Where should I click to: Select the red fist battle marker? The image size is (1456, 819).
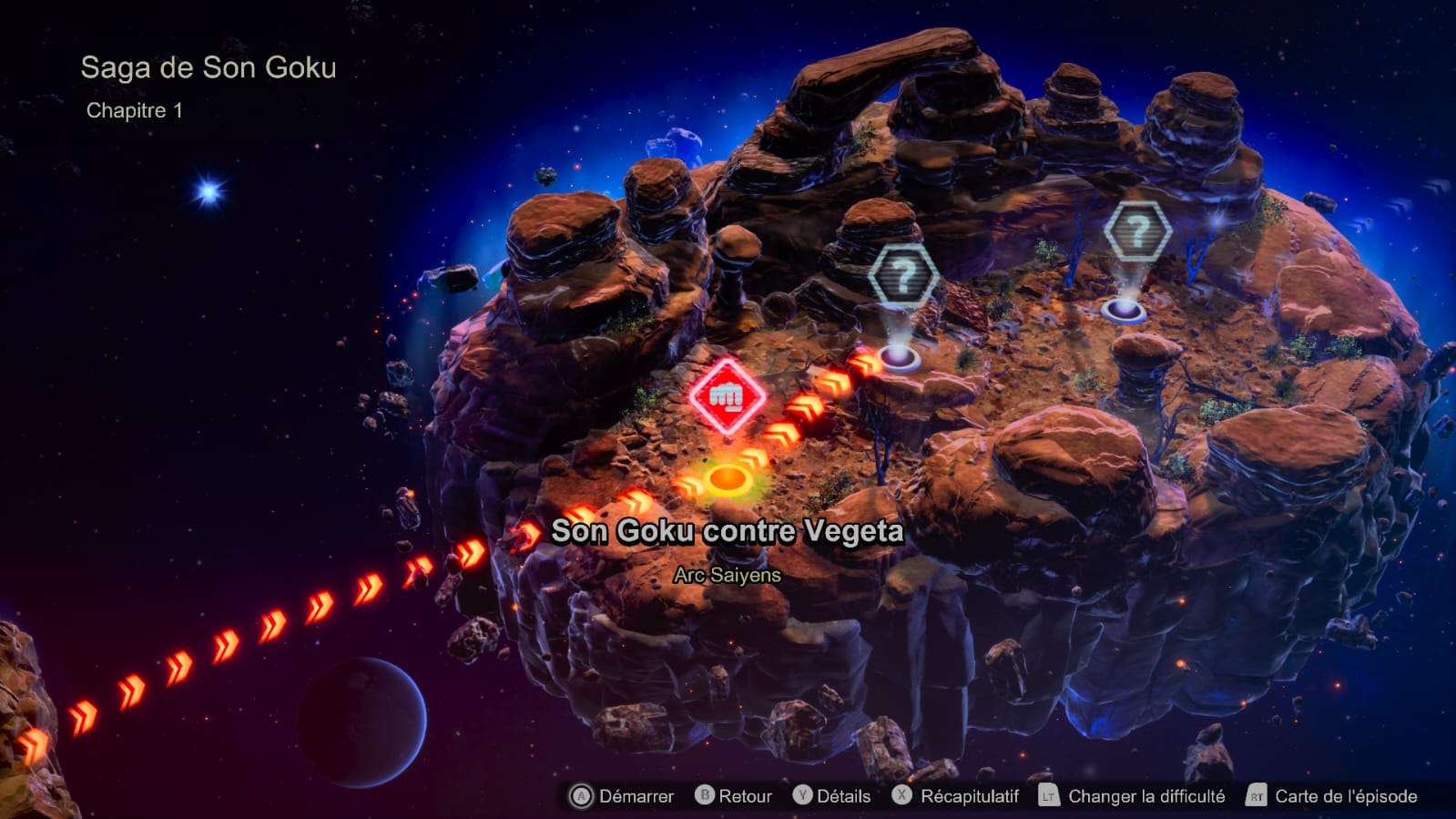point(727,396)
